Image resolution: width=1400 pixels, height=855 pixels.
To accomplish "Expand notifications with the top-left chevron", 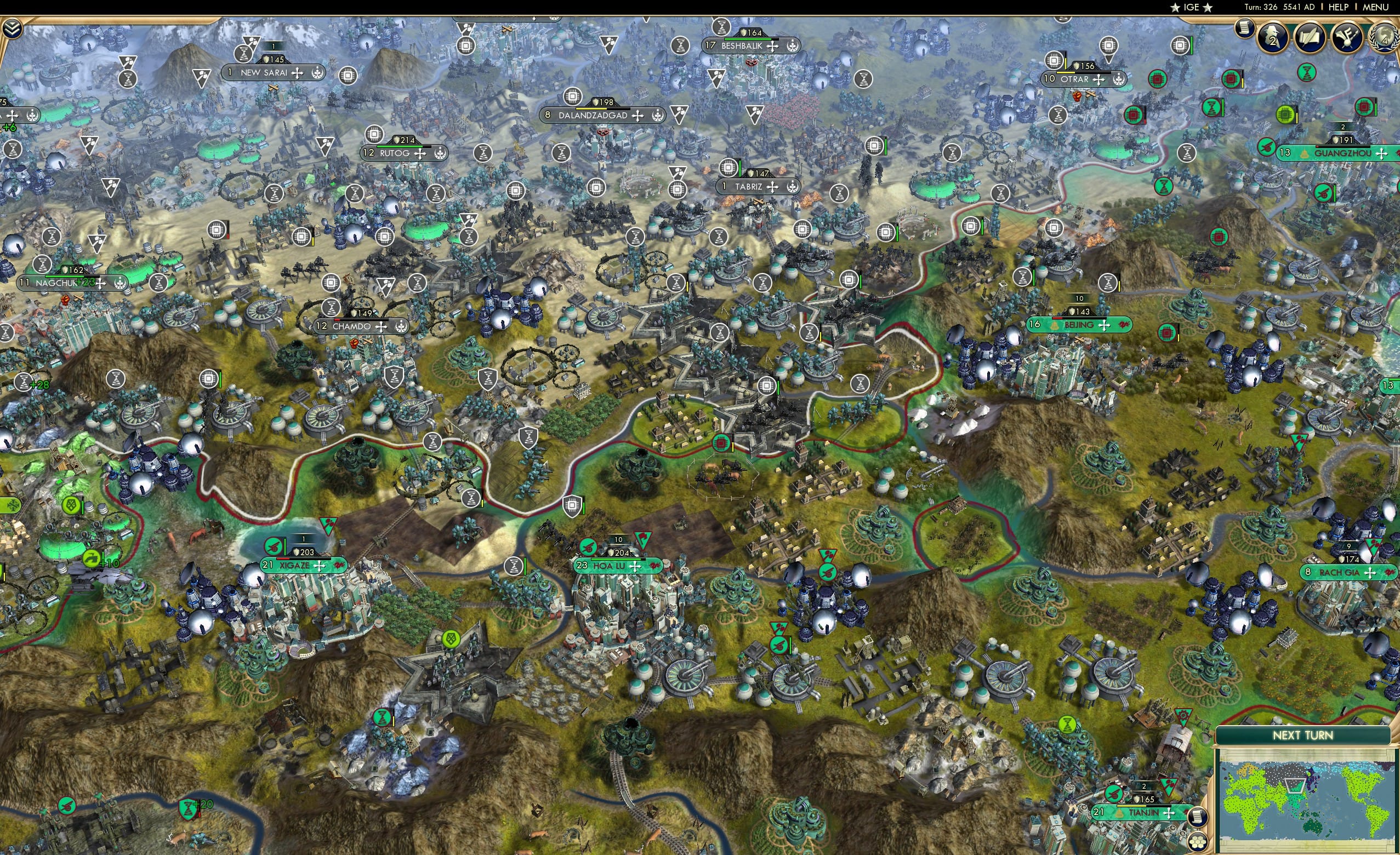I will [12, 28].
